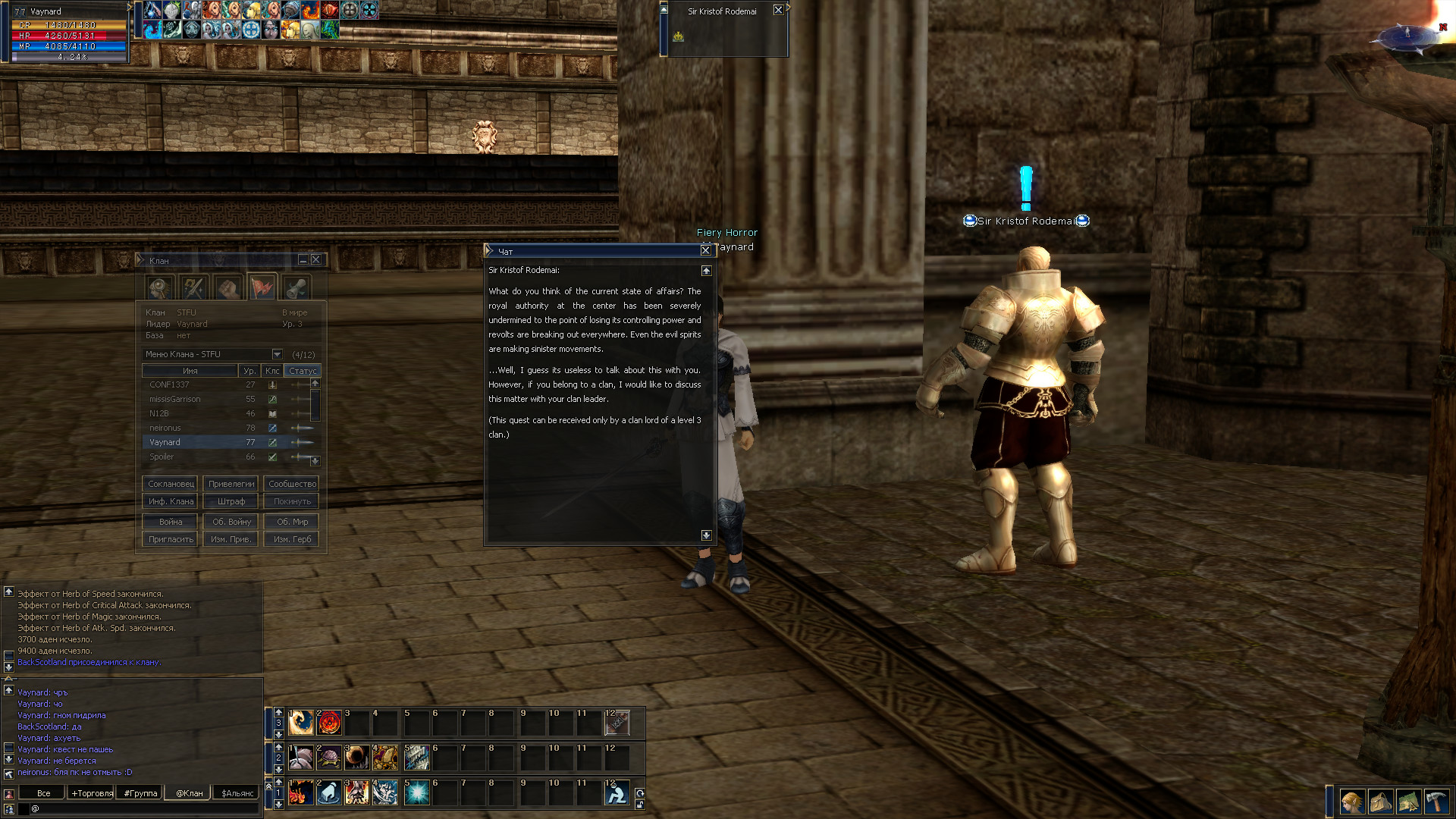This screenshot has width=1456, height=819.
Task: Sort clan list by Статус column
Action: click(x=303, y=371)
